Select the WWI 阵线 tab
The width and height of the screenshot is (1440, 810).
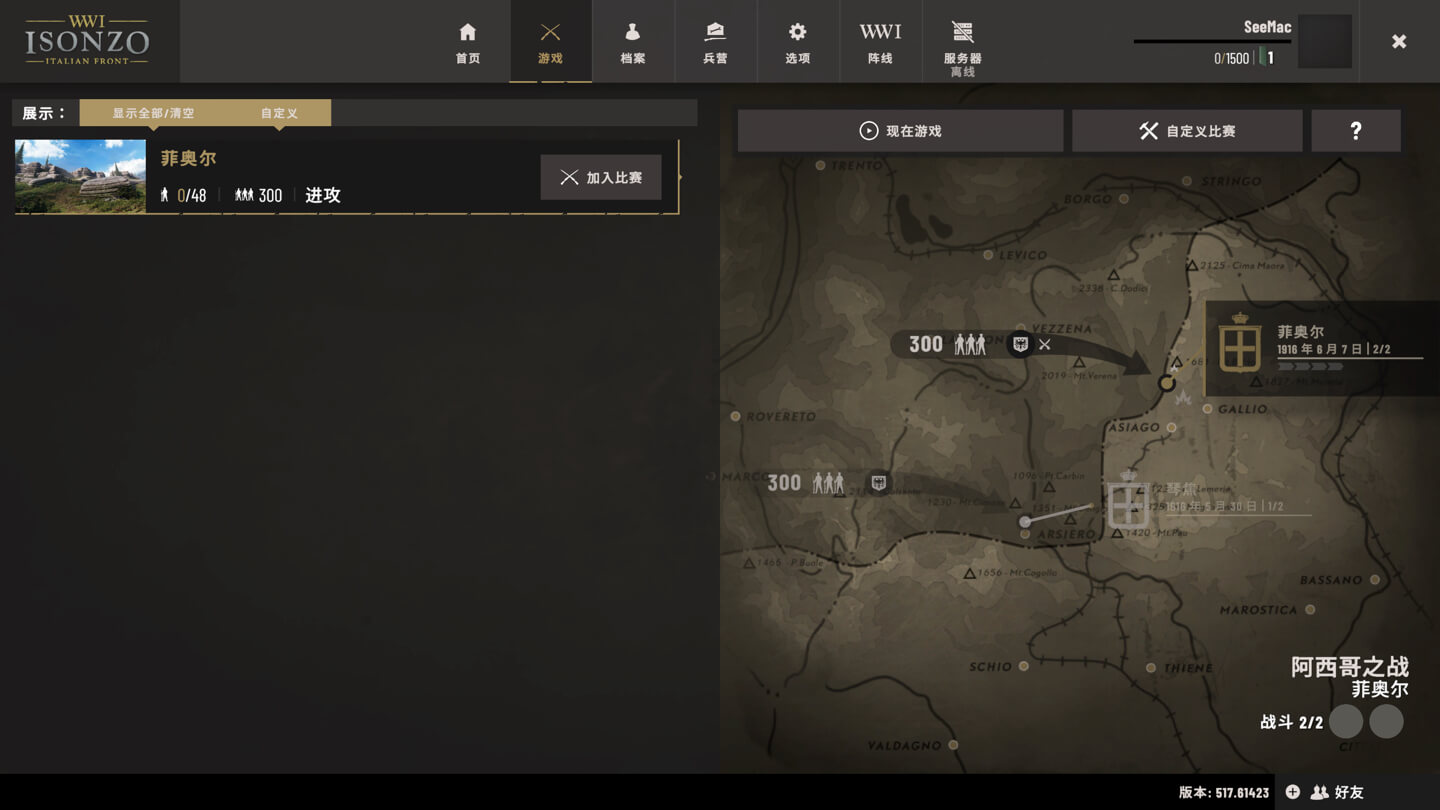880,42
